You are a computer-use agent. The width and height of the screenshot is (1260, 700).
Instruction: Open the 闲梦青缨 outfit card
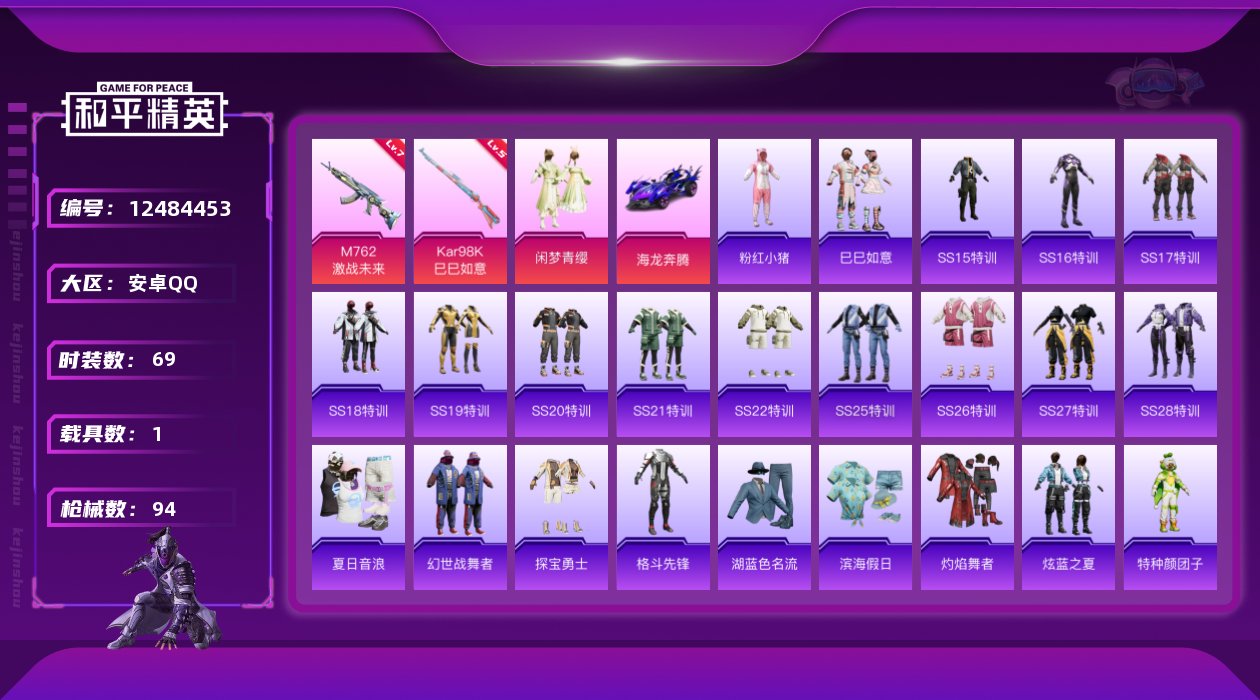click(561, 211)
